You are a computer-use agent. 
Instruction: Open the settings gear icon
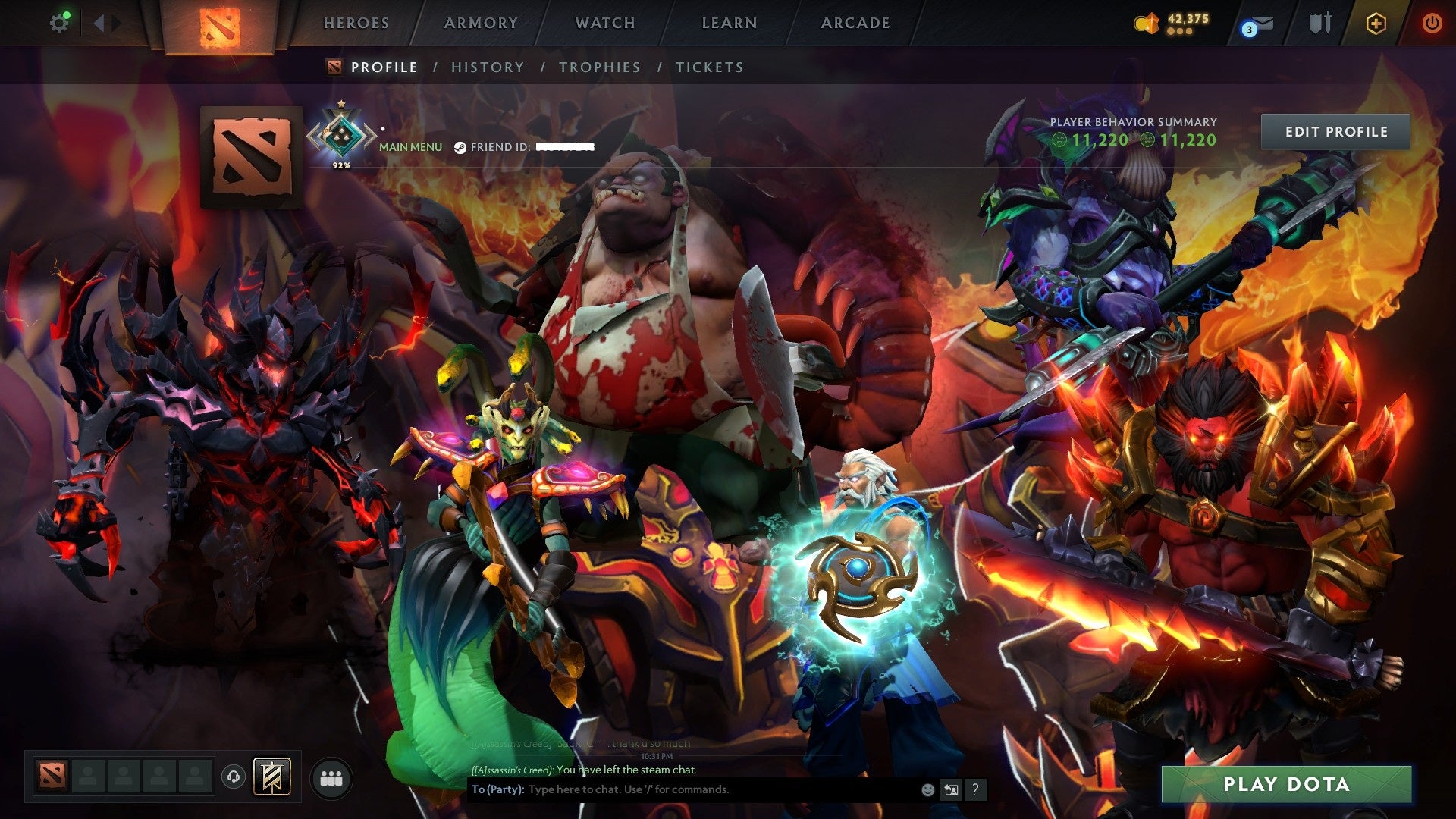point(60,21)
